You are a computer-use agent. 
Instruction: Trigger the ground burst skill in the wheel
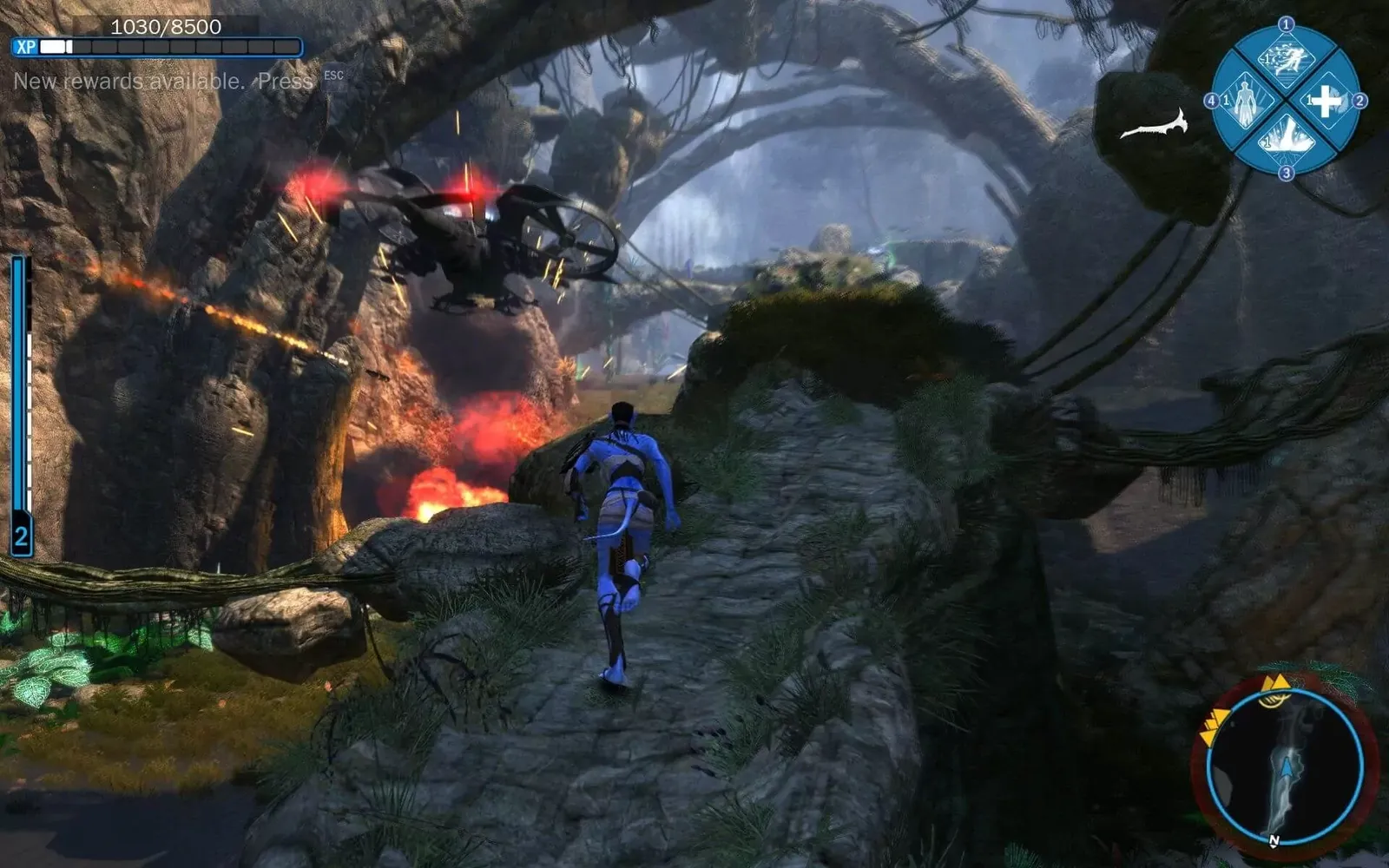tap(1286, 139)
